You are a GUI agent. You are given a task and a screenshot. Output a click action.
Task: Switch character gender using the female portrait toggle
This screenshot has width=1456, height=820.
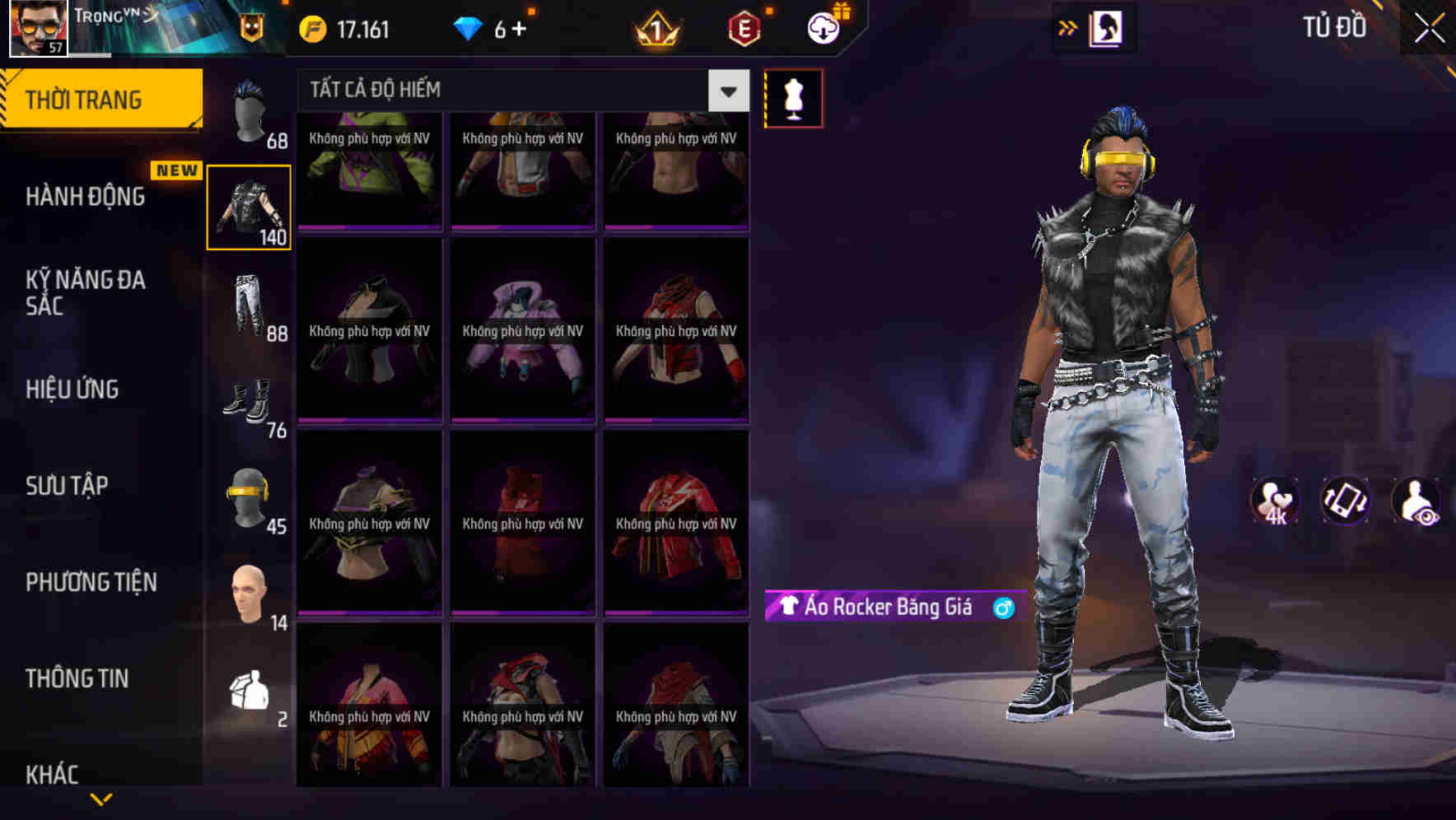click(1106, 27)
